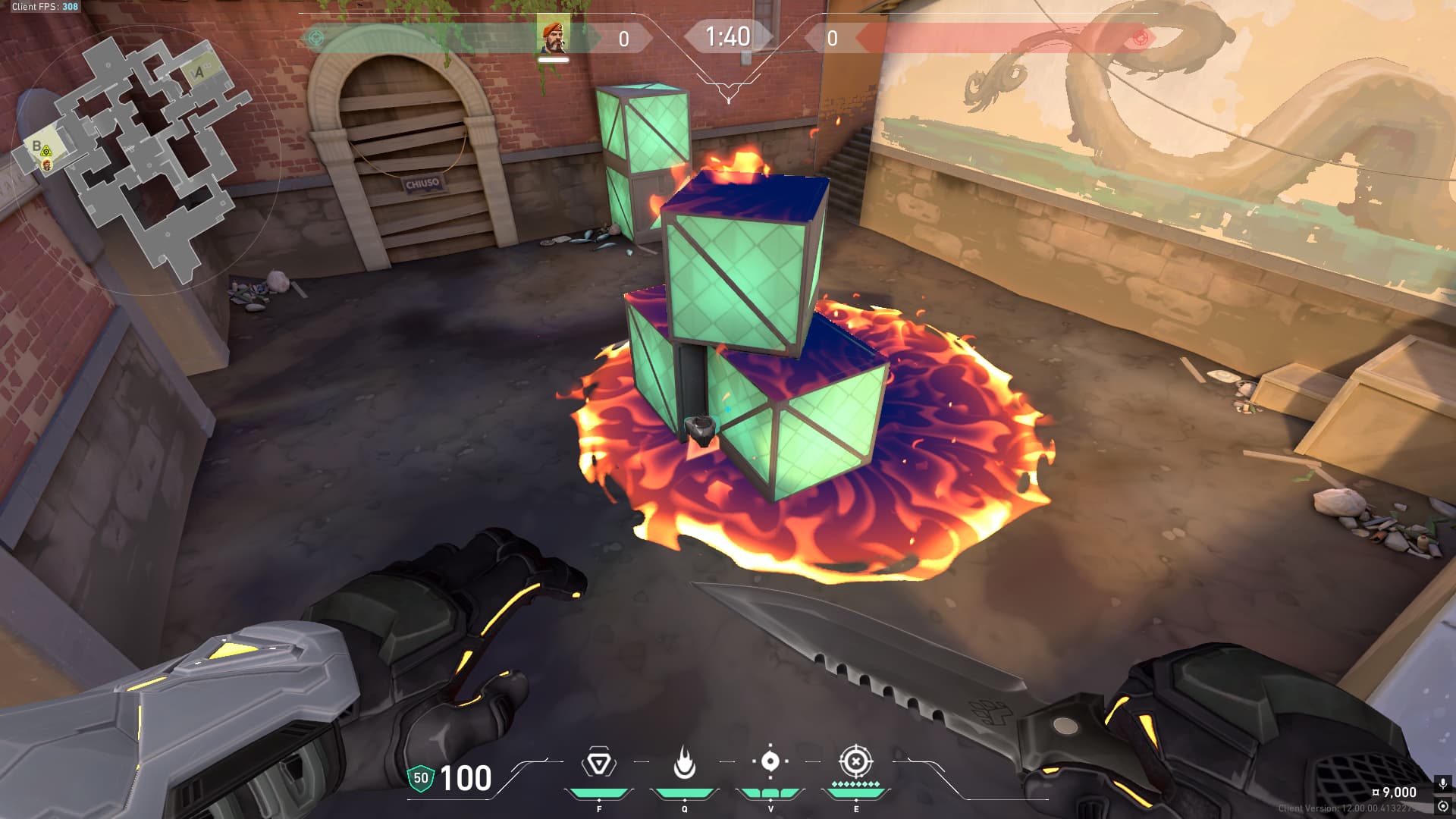The width and height of the screenshot is (1456, 819).
Task: Click the green team emblem in the top bar
Action: tap(316, 37)
